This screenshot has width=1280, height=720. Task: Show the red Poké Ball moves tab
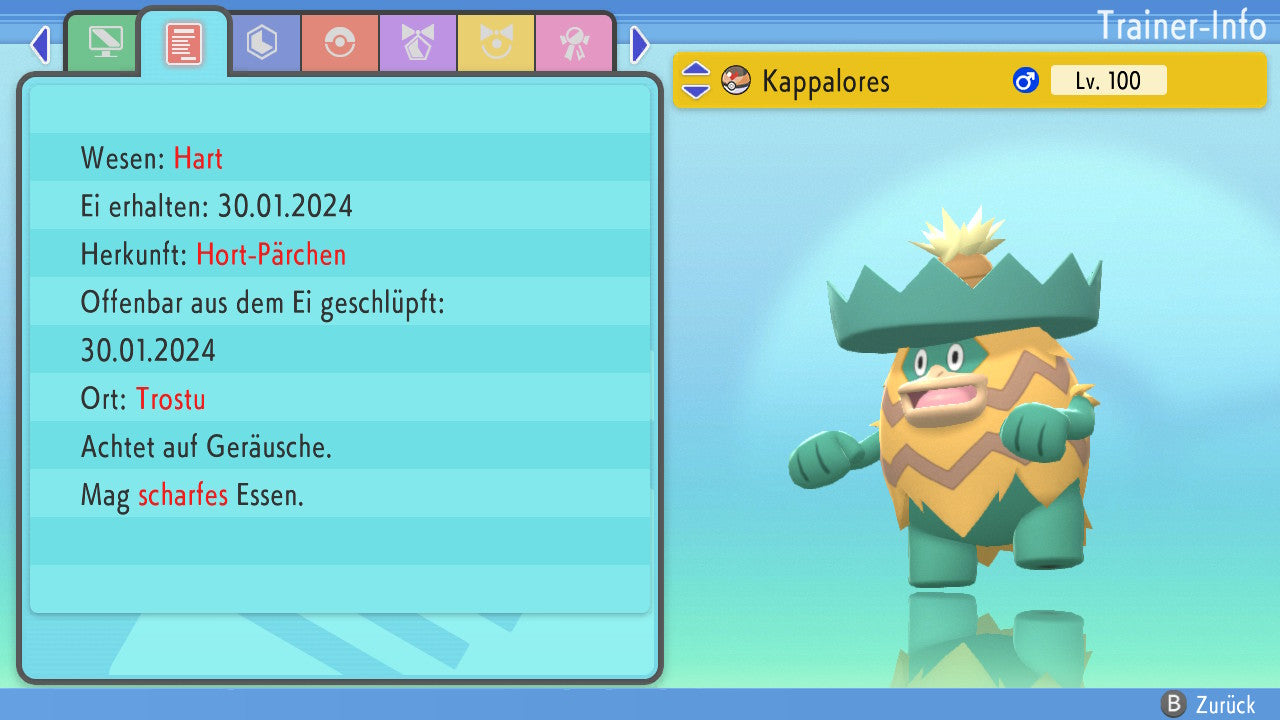[340, 43]
